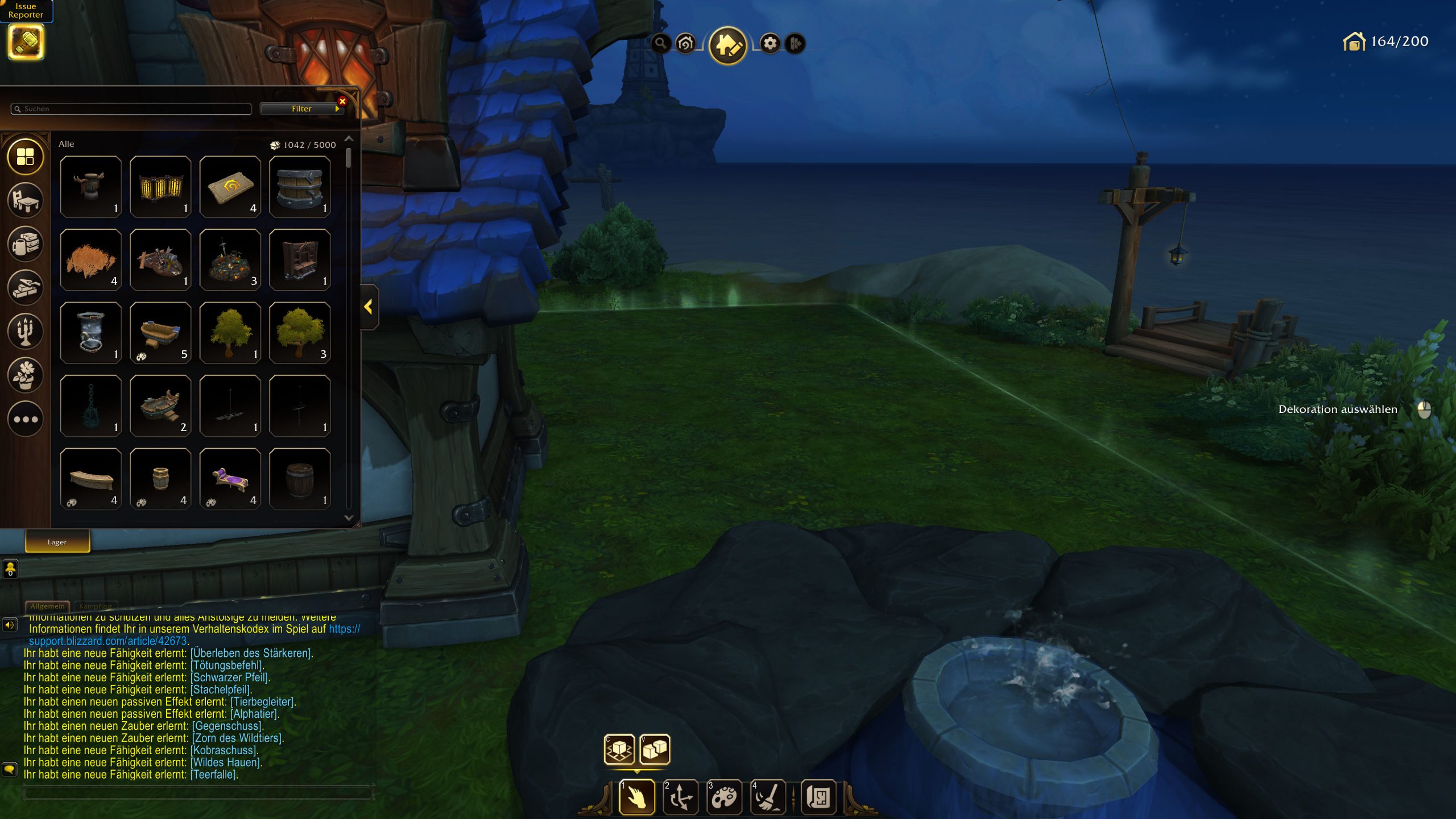
Task: Switch to the Lager tab
Action: click(x=57, y=542)
